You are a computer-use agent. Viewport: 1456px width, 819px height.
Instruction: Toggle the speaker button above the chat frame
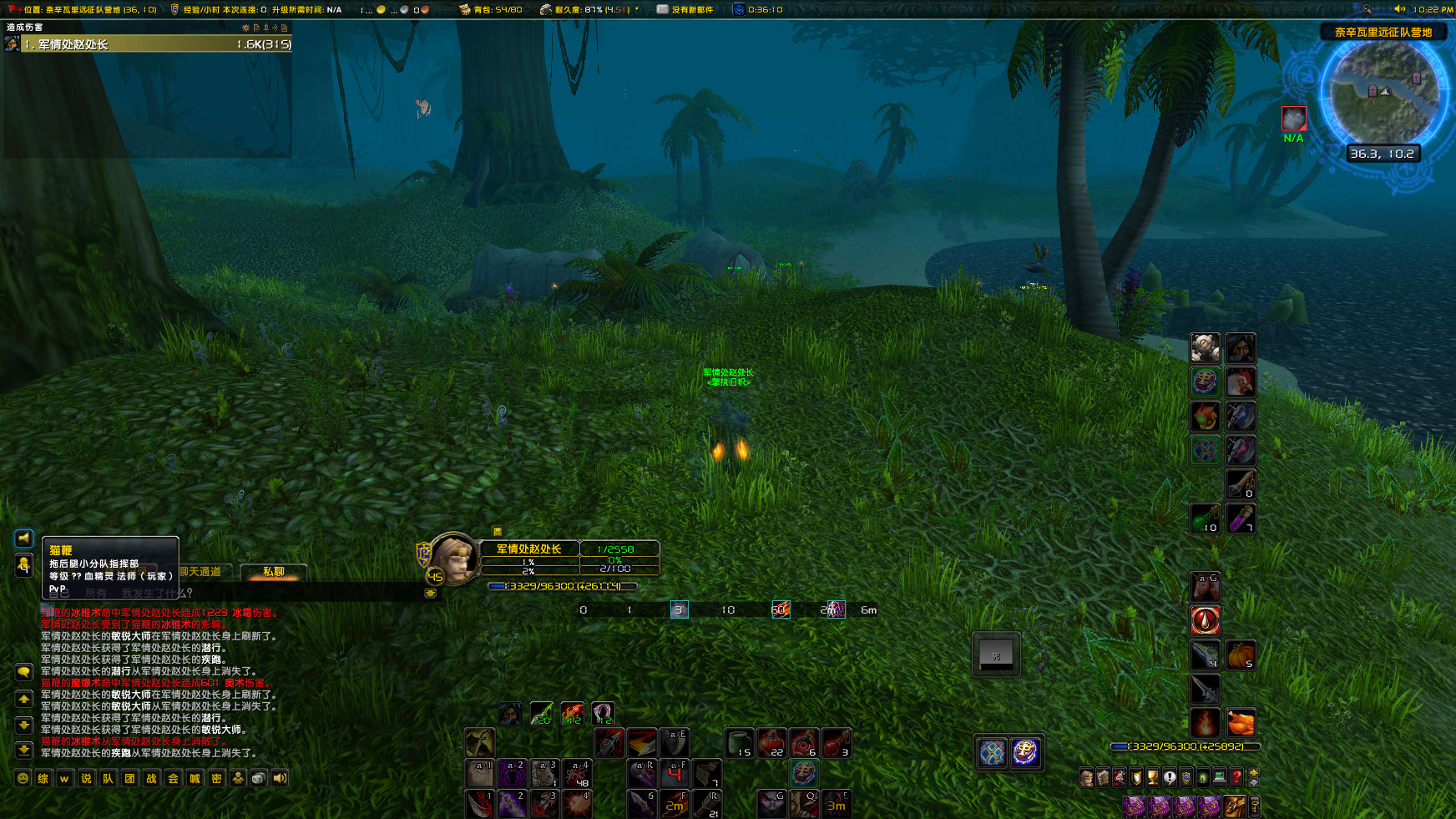(23, 538)
